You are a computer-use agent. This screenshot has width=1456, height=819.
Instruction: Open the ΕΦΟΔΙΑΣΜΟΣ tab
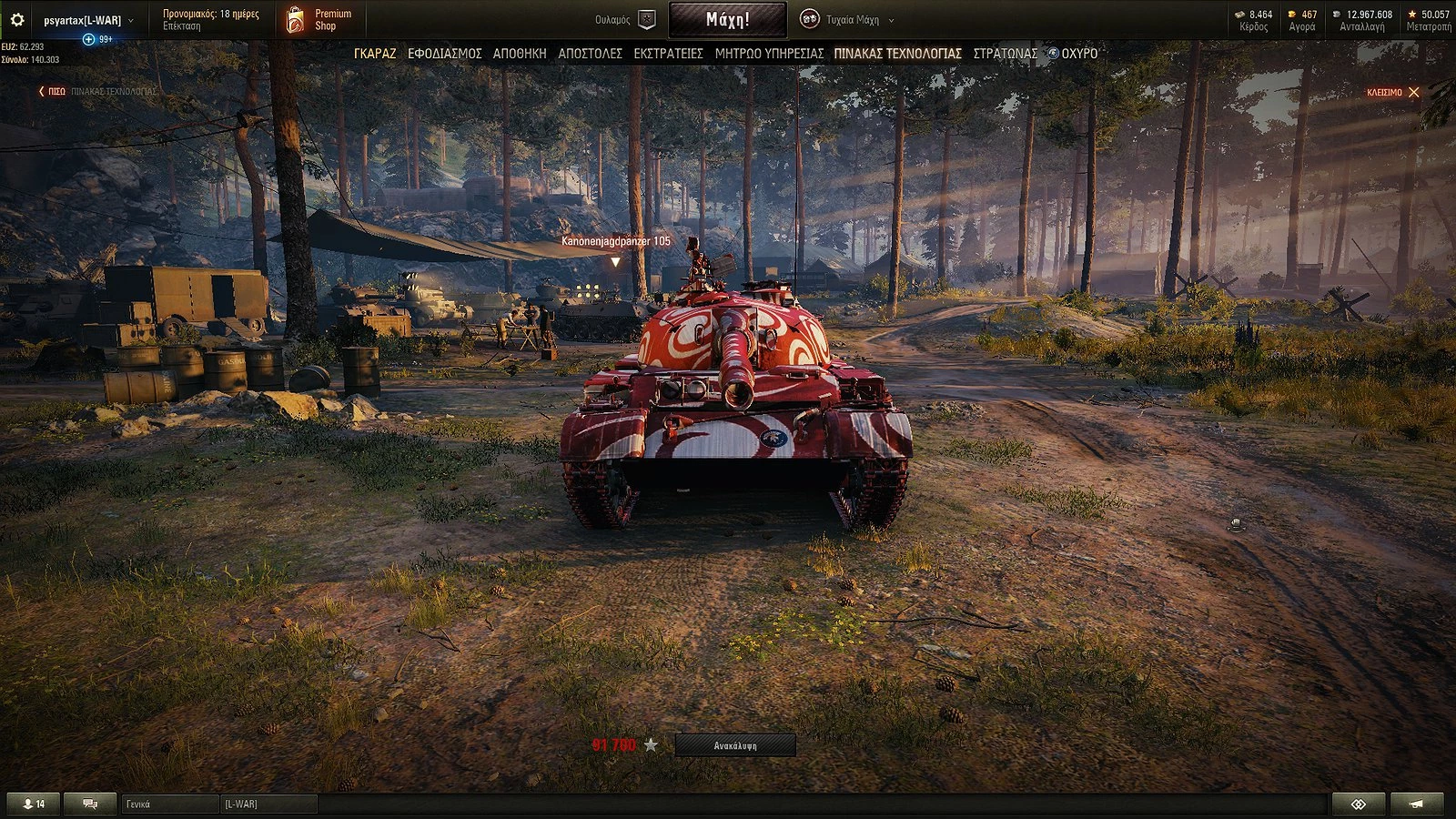pos(444,54)
